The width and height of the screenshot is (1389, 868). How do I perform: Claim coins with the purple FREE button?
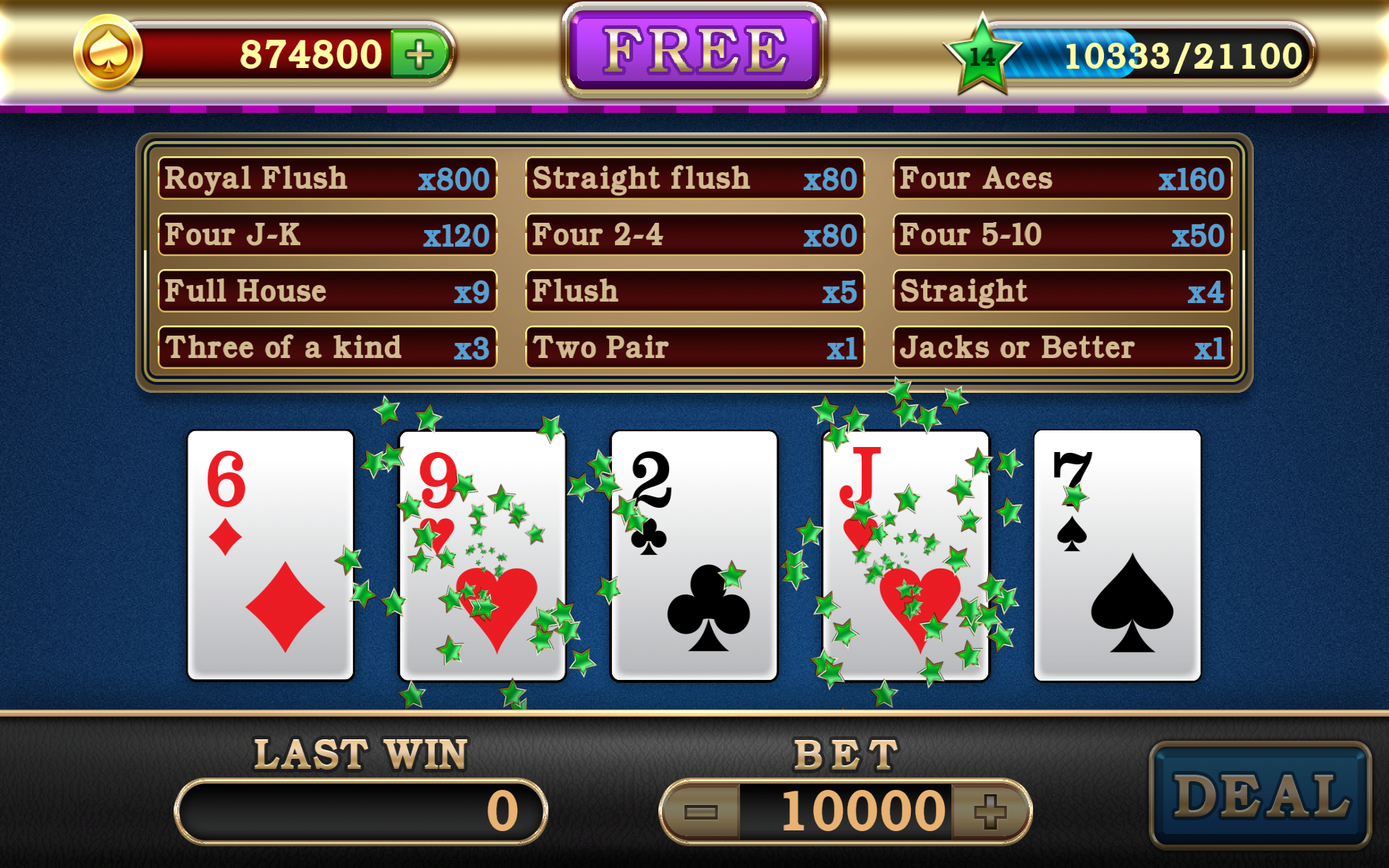point(694,51)
